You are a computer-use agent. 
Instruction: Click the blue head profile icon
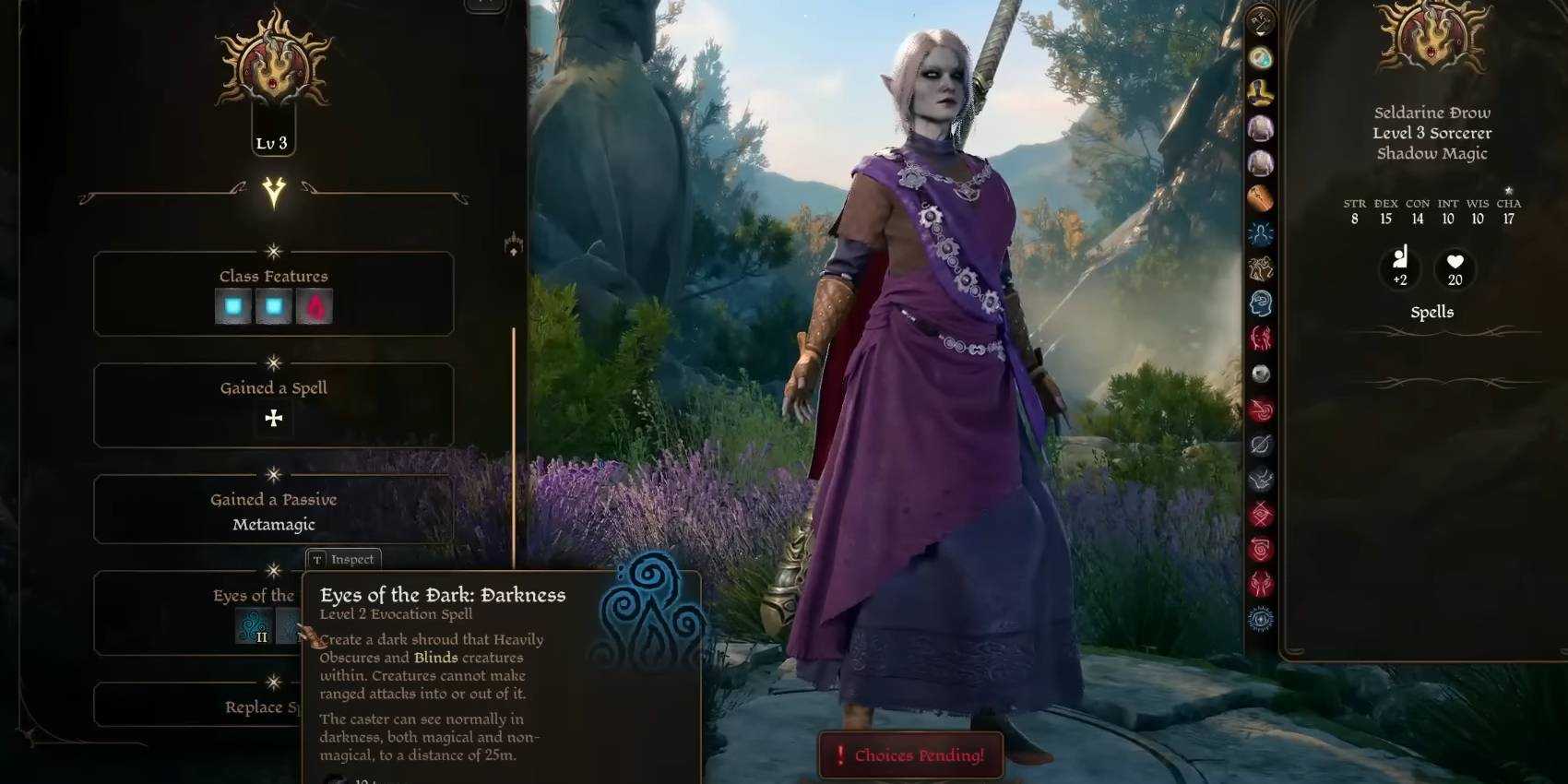1261,303
